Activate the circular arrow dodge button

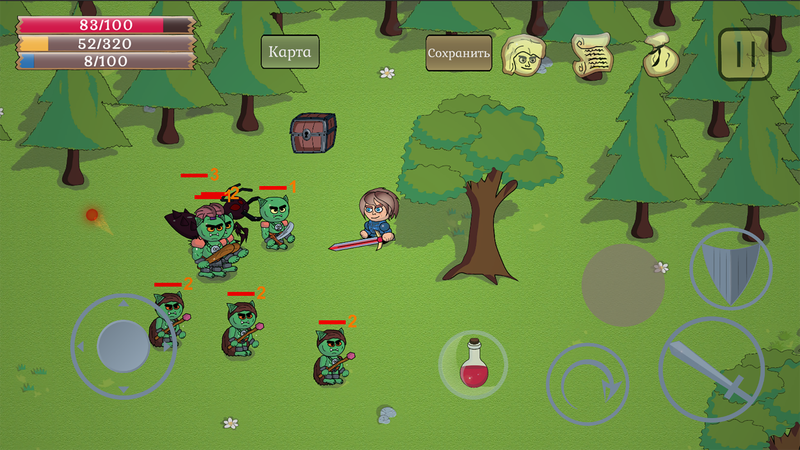click(587, 385)
